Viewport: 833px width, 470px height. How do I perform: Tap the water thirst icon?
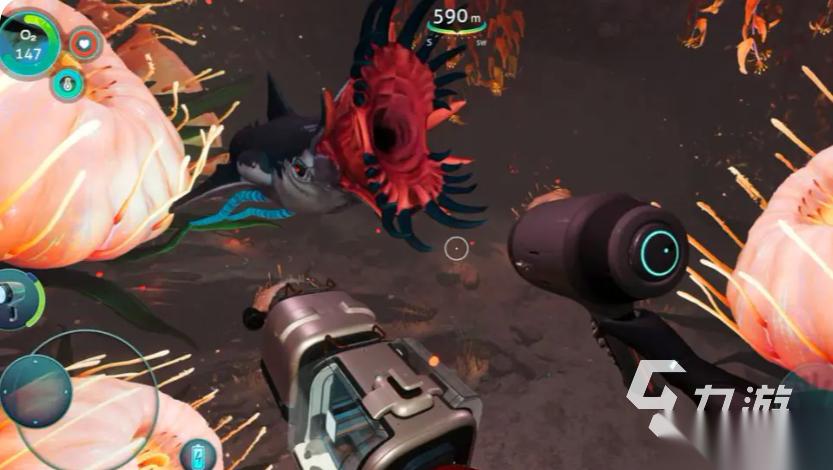coord(68,85)
